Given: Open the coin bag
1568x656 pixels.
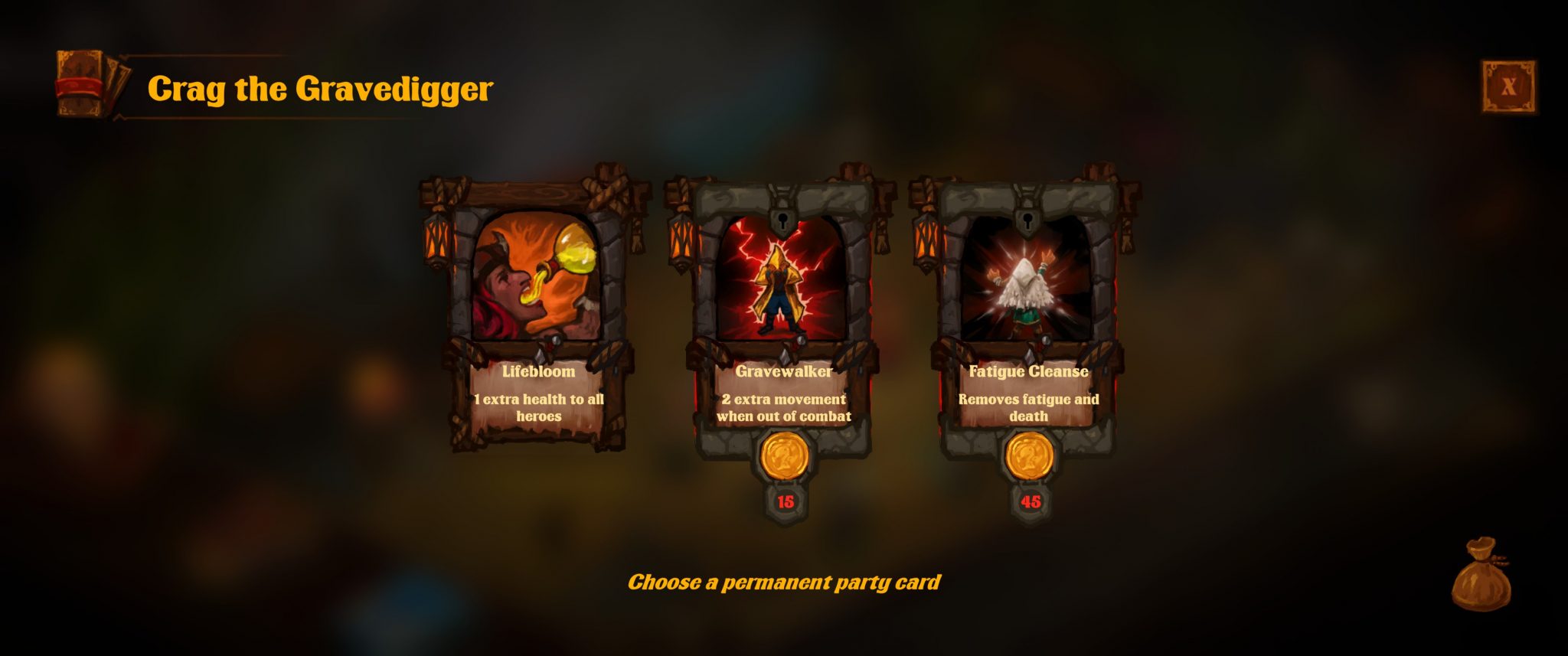Looking at the screenshot, I should 1481,576.
